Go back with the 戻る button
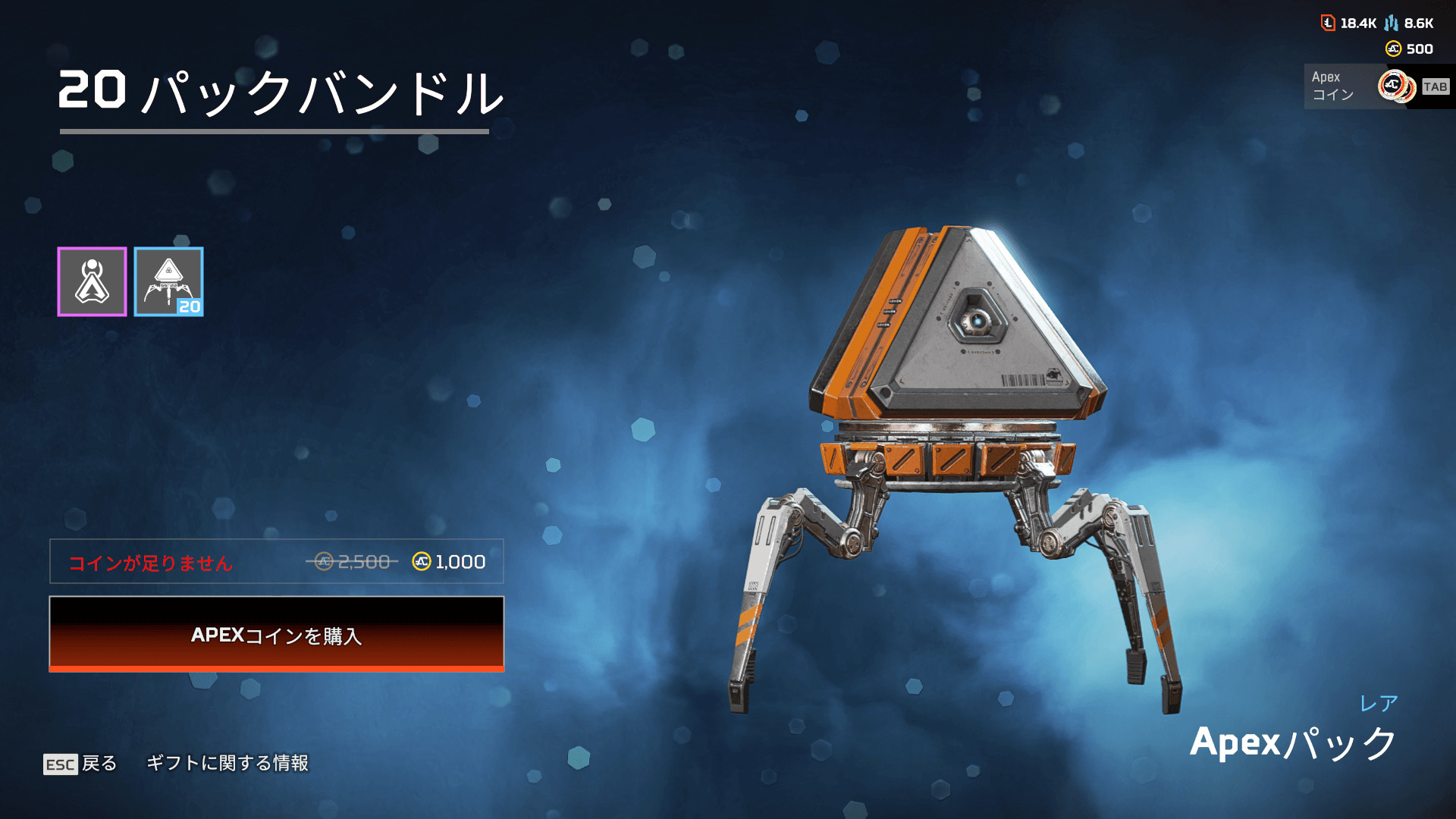This screenshot has height=819, width=1456. pos(81,763)
